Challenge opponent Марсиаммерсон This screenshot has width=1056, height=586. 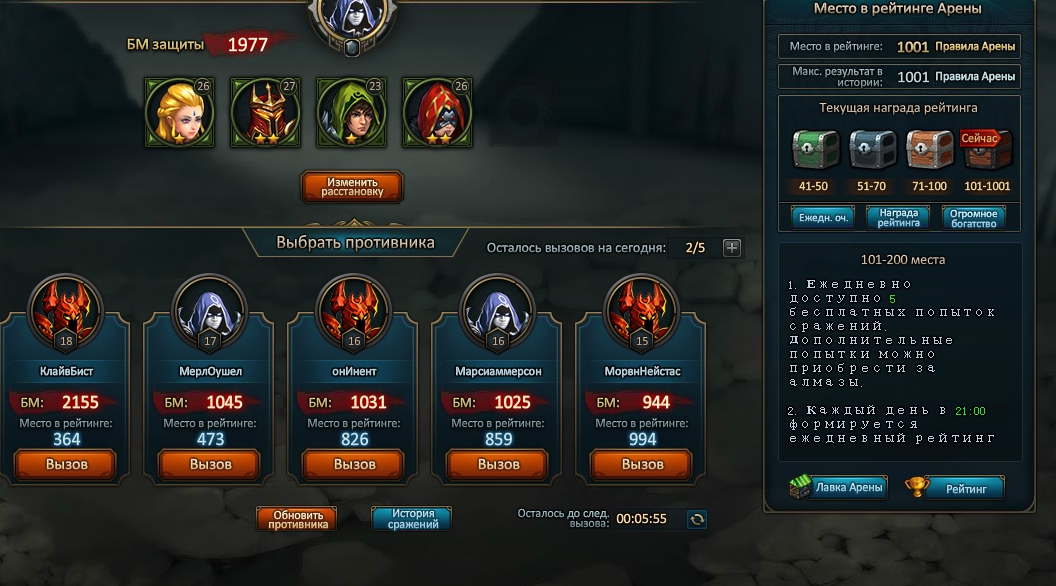click(498, 465)
